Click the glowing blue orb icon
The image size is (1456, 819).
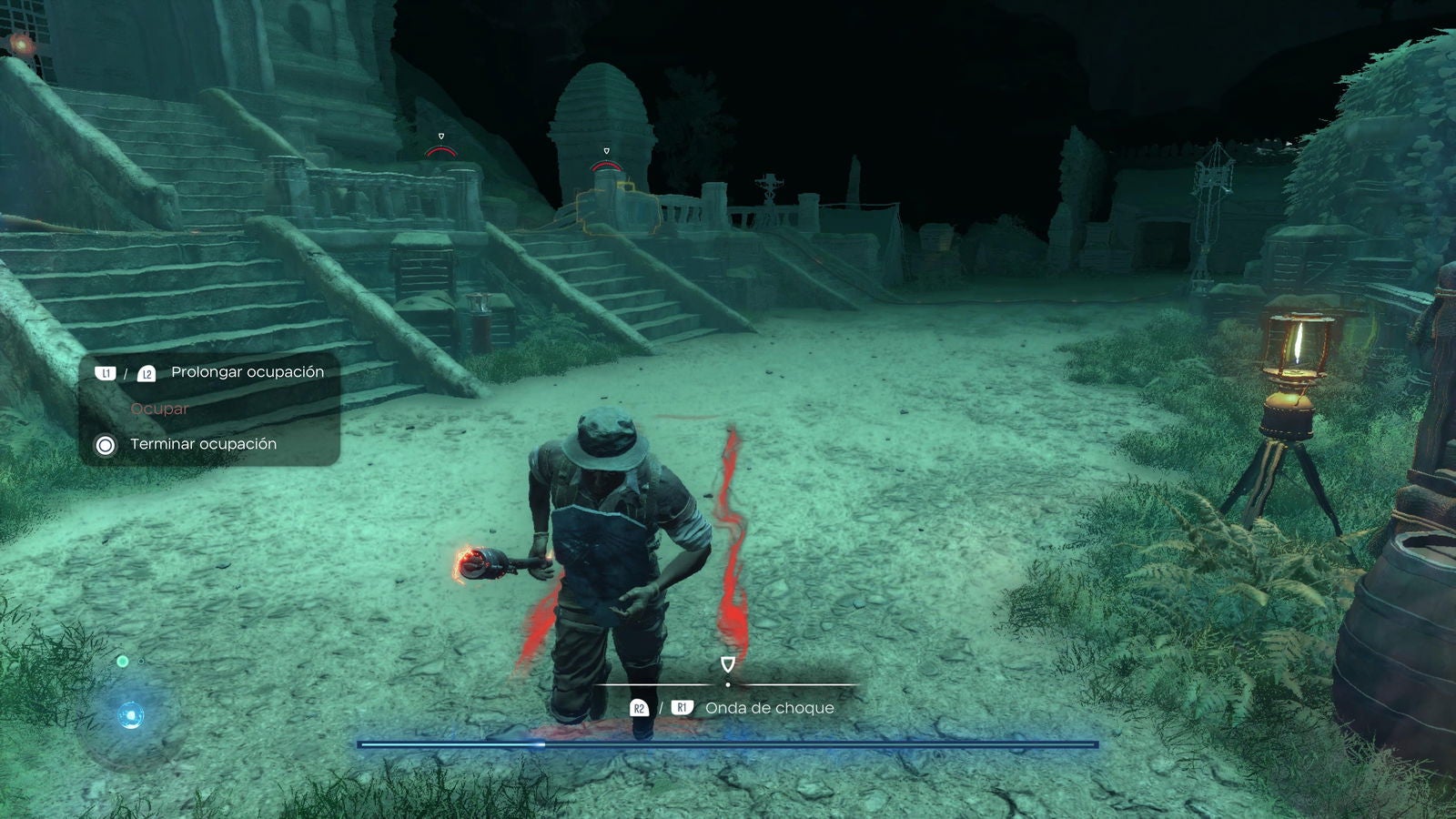[x=131, y=716]
